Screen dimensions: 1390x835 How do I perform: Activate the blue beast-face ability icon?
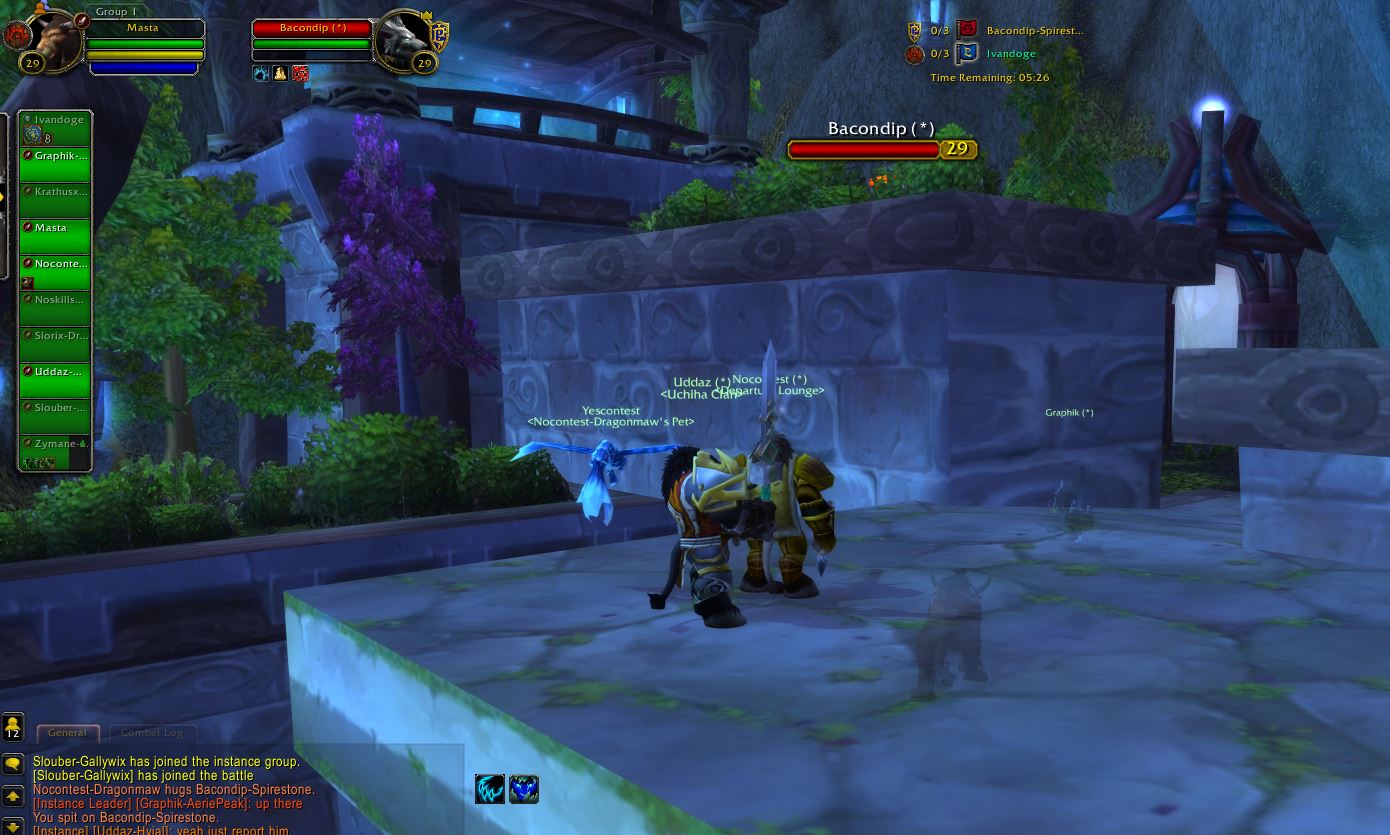[x=524, y=789]
